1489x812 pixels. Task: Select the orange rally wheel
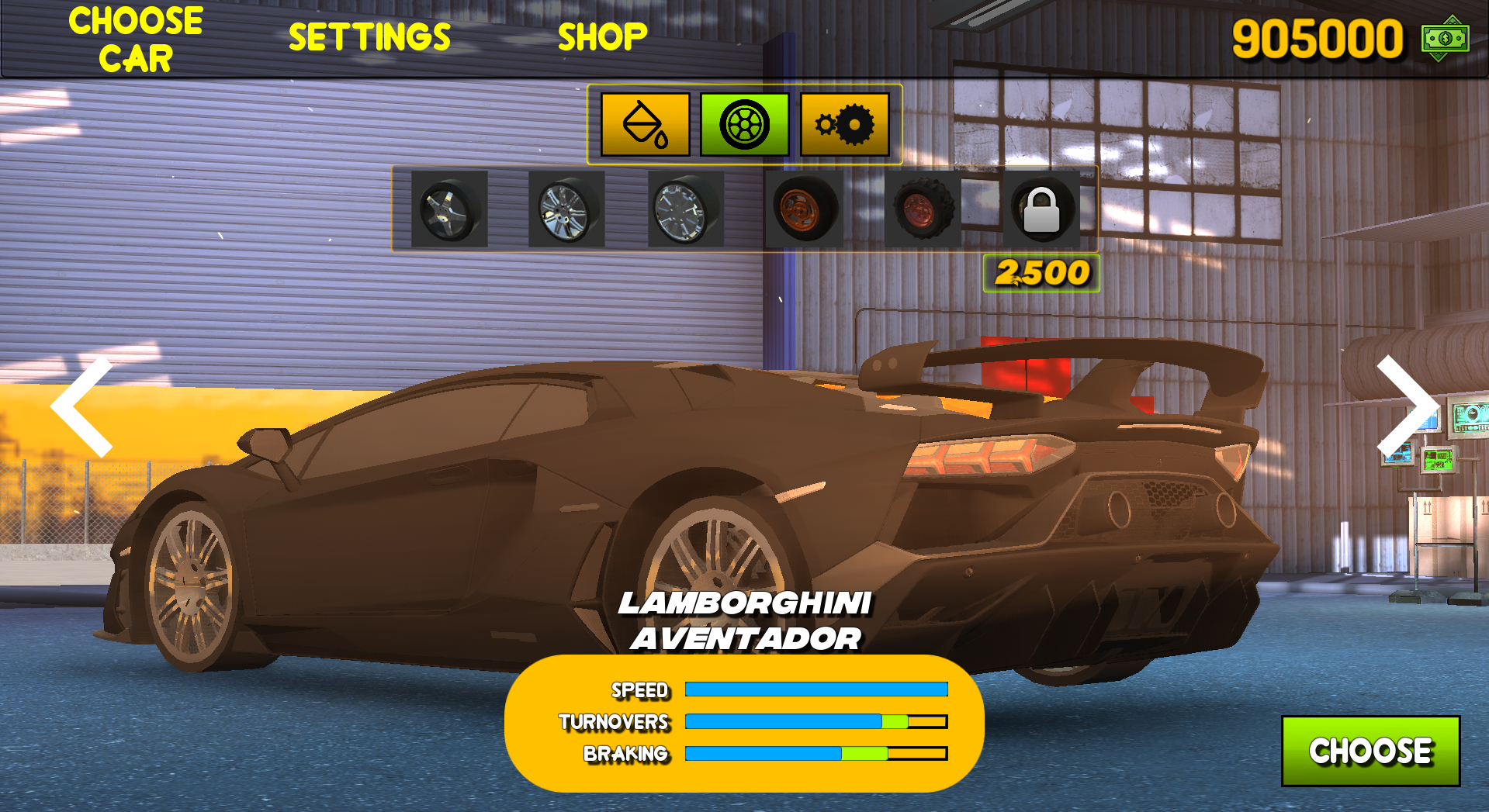(x=804, y=209)
